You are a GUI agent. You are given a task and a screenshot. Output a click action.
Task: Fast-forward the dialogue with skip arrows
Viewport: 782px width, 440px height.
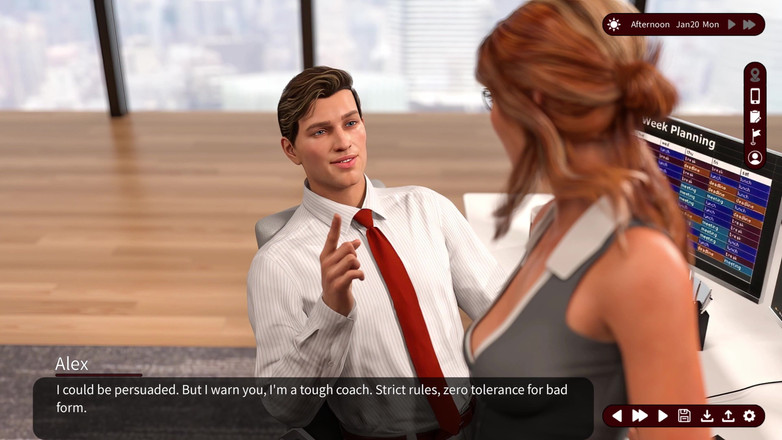640,416
